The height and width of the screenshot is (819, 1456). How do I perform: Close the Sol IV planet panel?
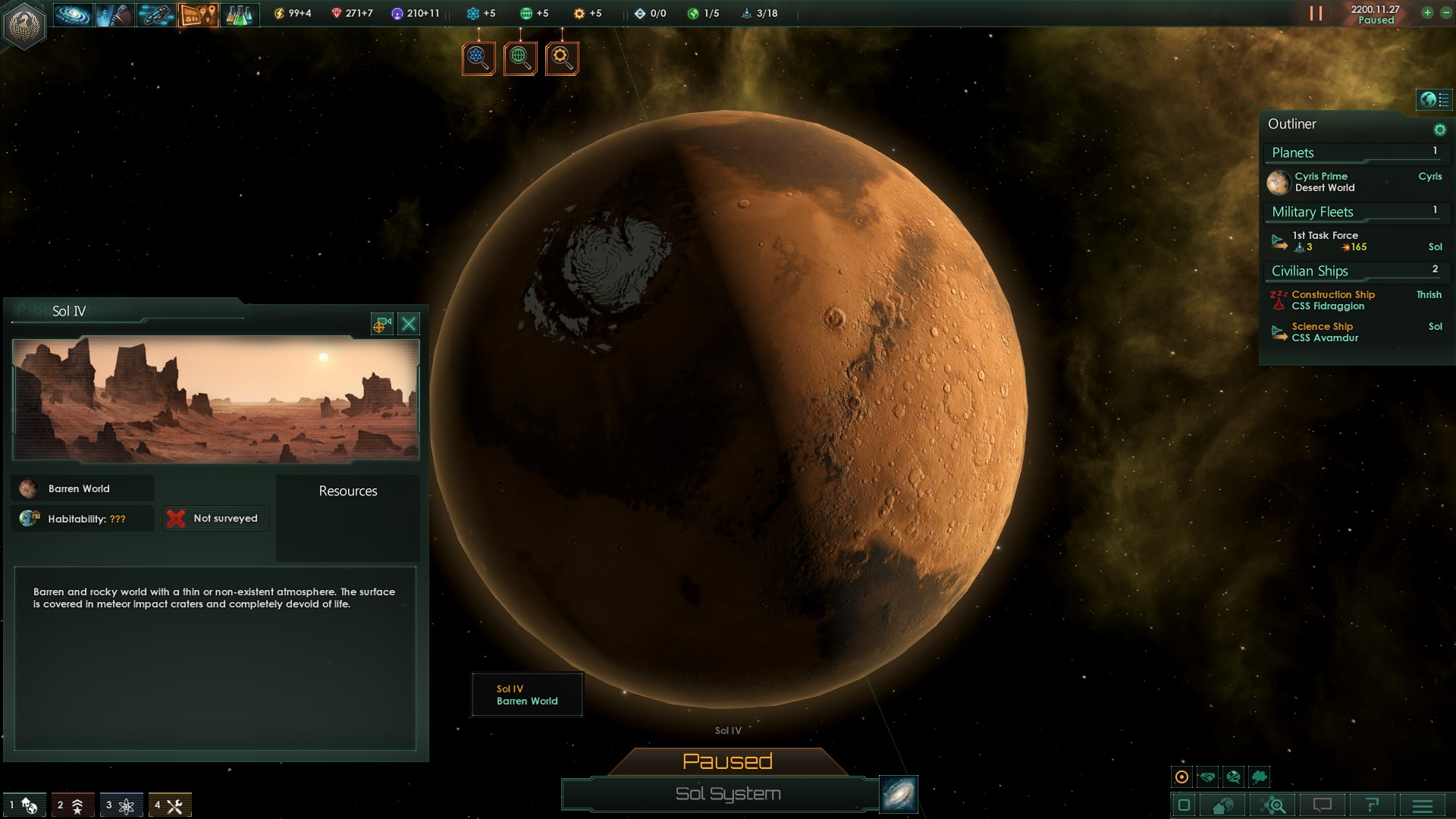(409, 325)
